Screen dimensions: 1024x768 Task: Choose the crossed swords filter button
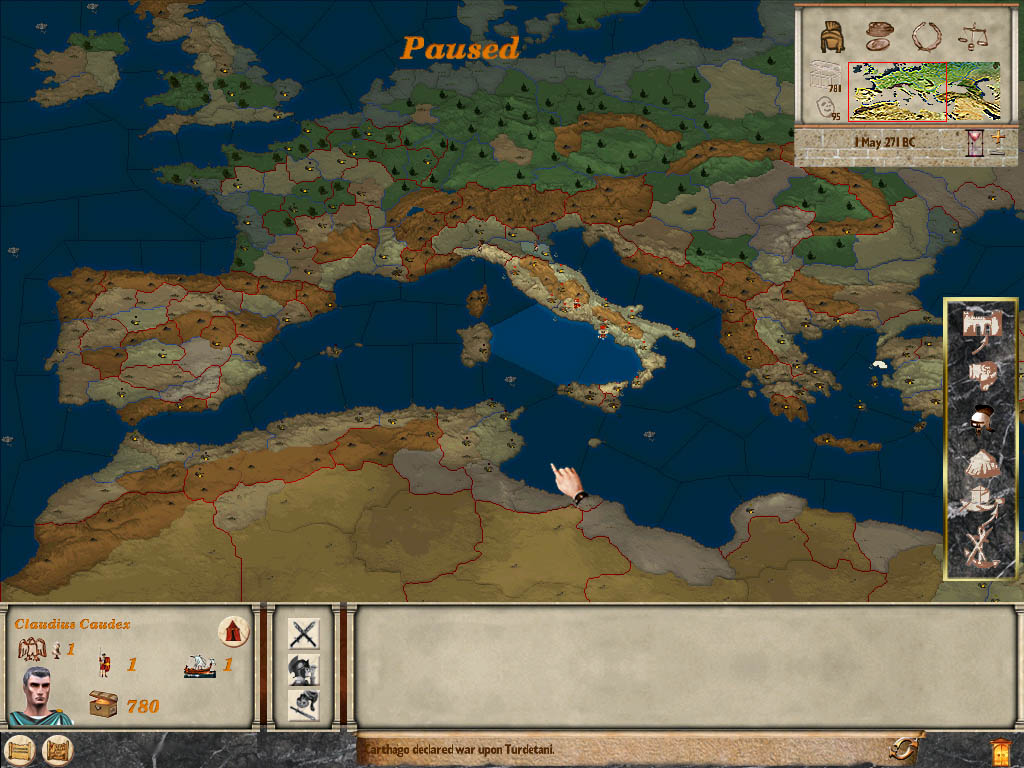[303, 633]
